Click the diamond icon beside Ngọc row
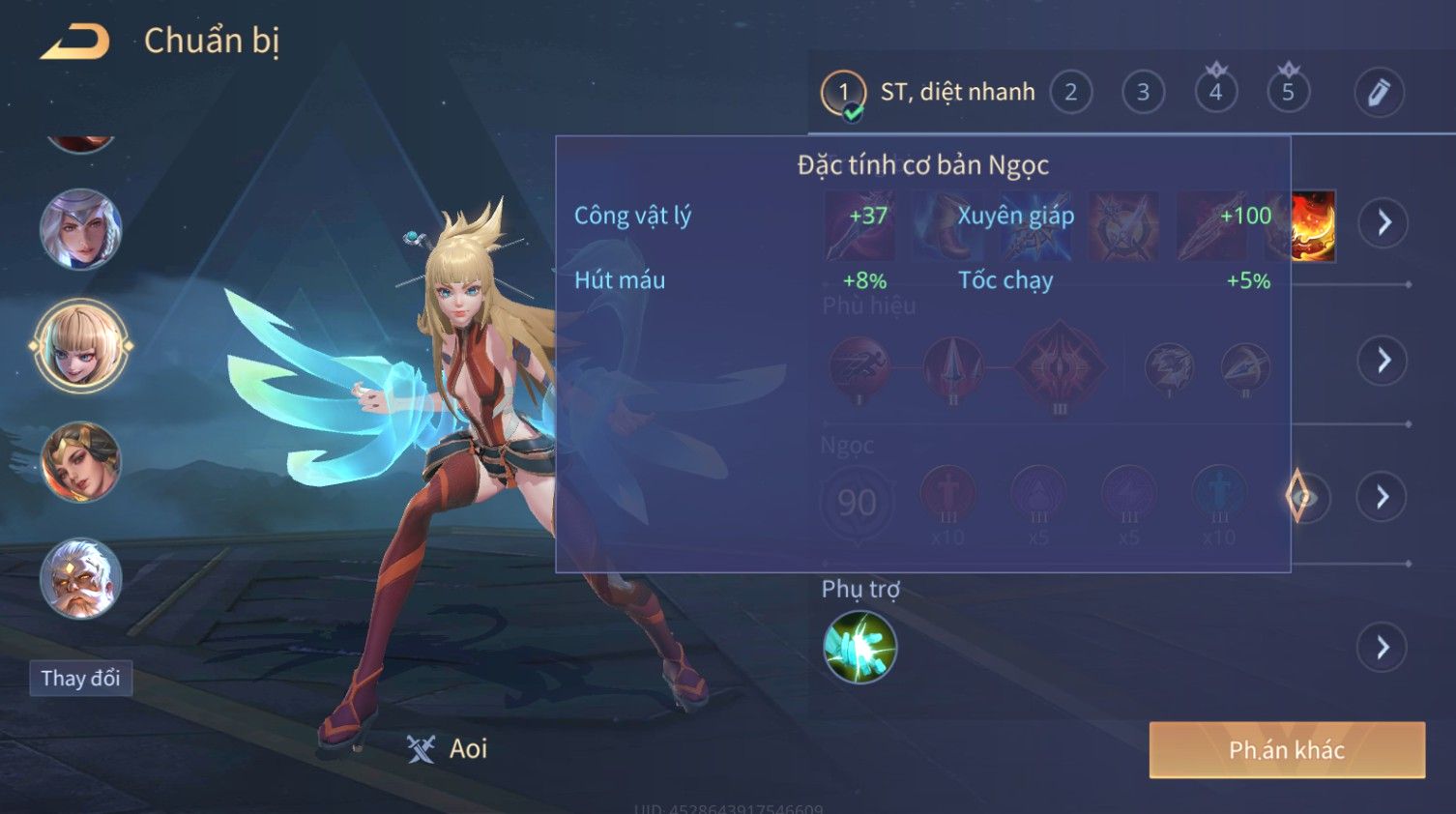 pos(1300,497)
